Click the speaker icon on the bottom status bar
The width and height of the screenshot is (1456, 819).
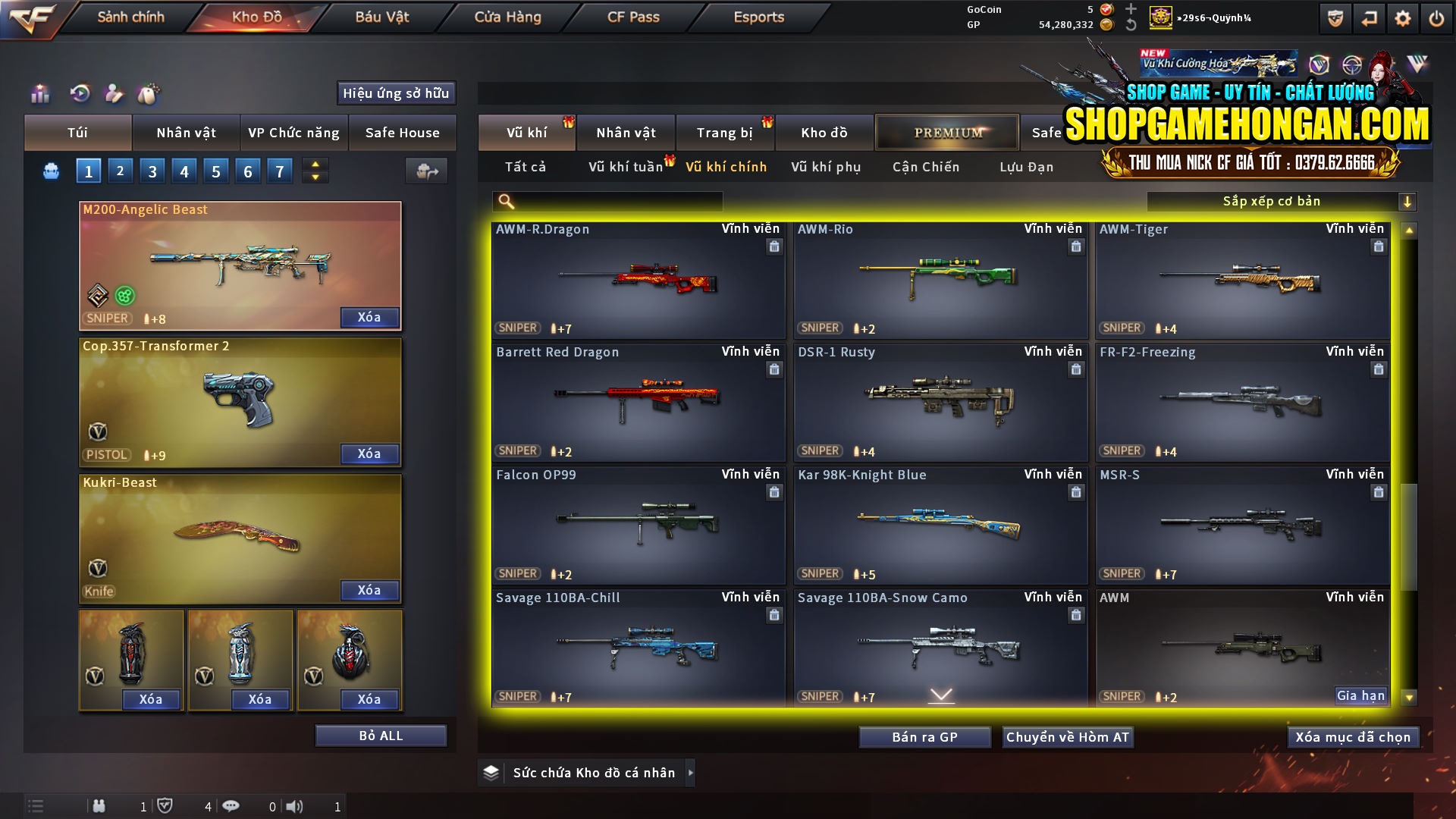pyautogui.click(x=296, y=806)
